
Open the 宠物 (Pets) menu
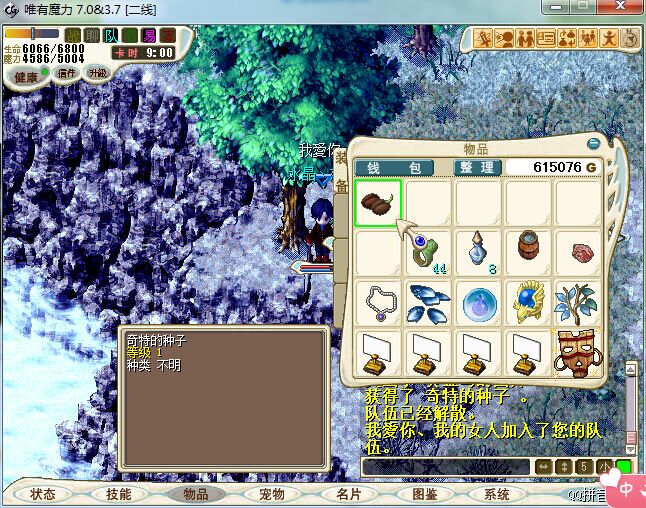pos(271,494)
